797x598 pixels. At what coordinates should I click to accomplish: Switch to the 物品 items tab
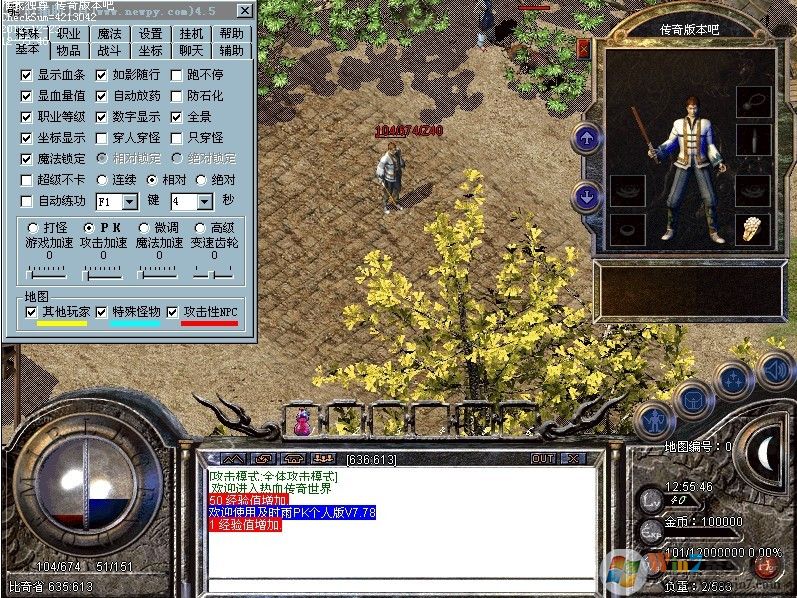(x=69, y=50)
